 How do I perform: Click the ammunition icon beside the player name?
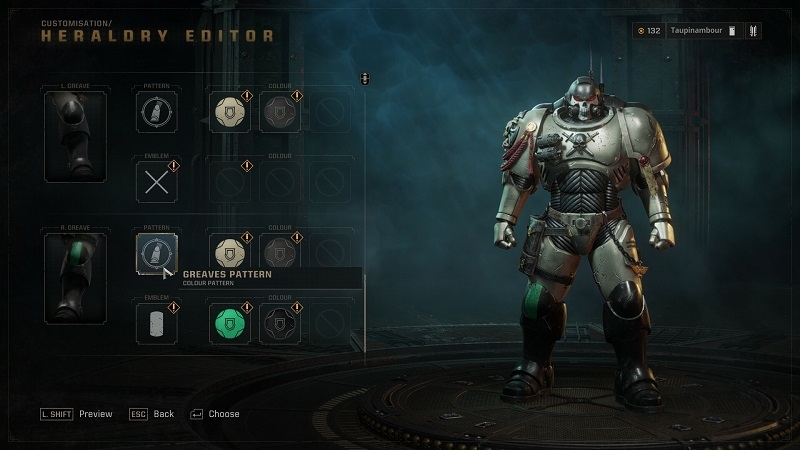[754, 31]
